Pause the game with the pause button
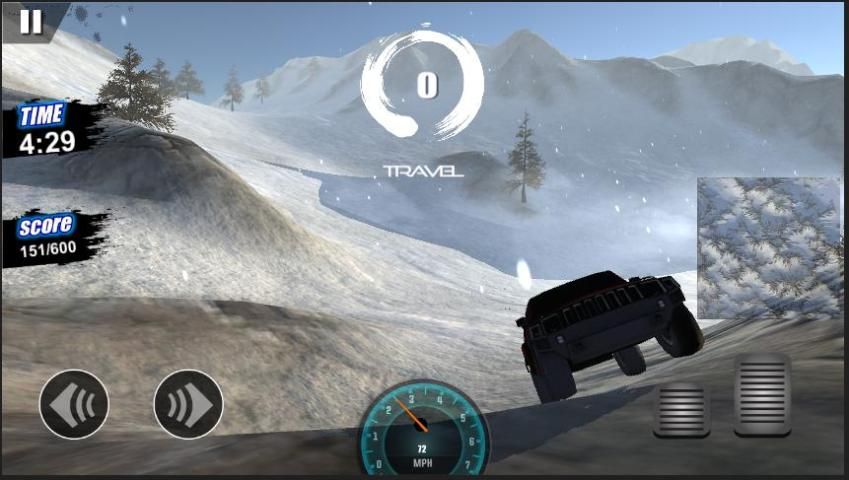Image resolution: width=849 pixels, height=480 pixels. click(x=31, y=21)
